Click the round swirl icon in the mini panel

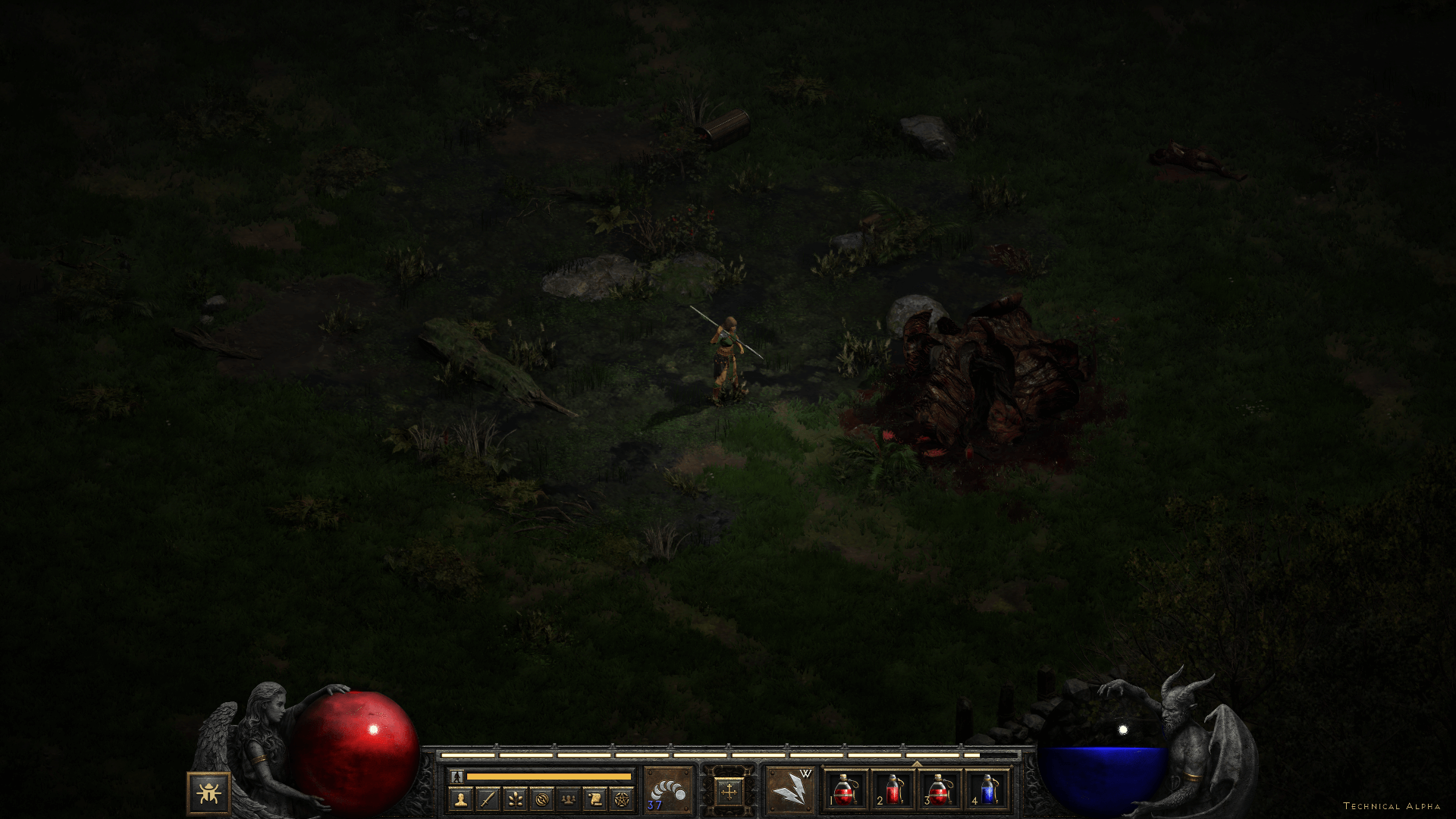click(541, 799)
